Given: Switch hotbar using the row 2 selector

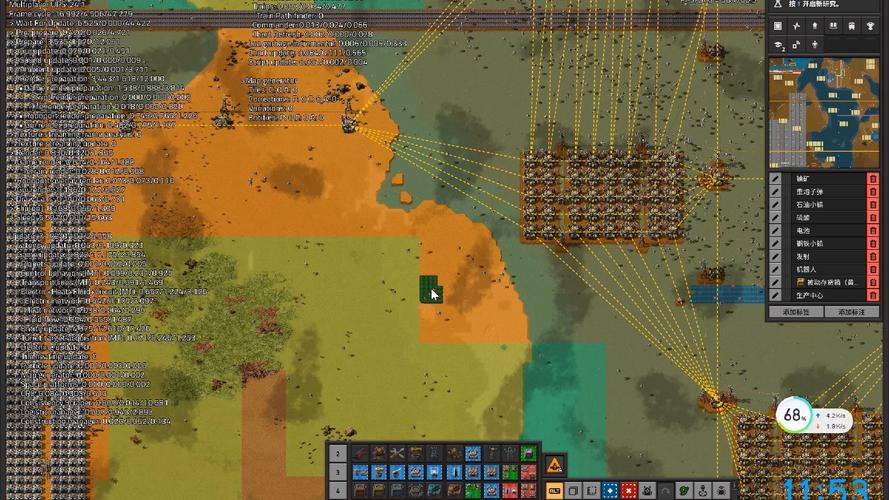Looking at the screenshot, I should click(x=337, y=454).
